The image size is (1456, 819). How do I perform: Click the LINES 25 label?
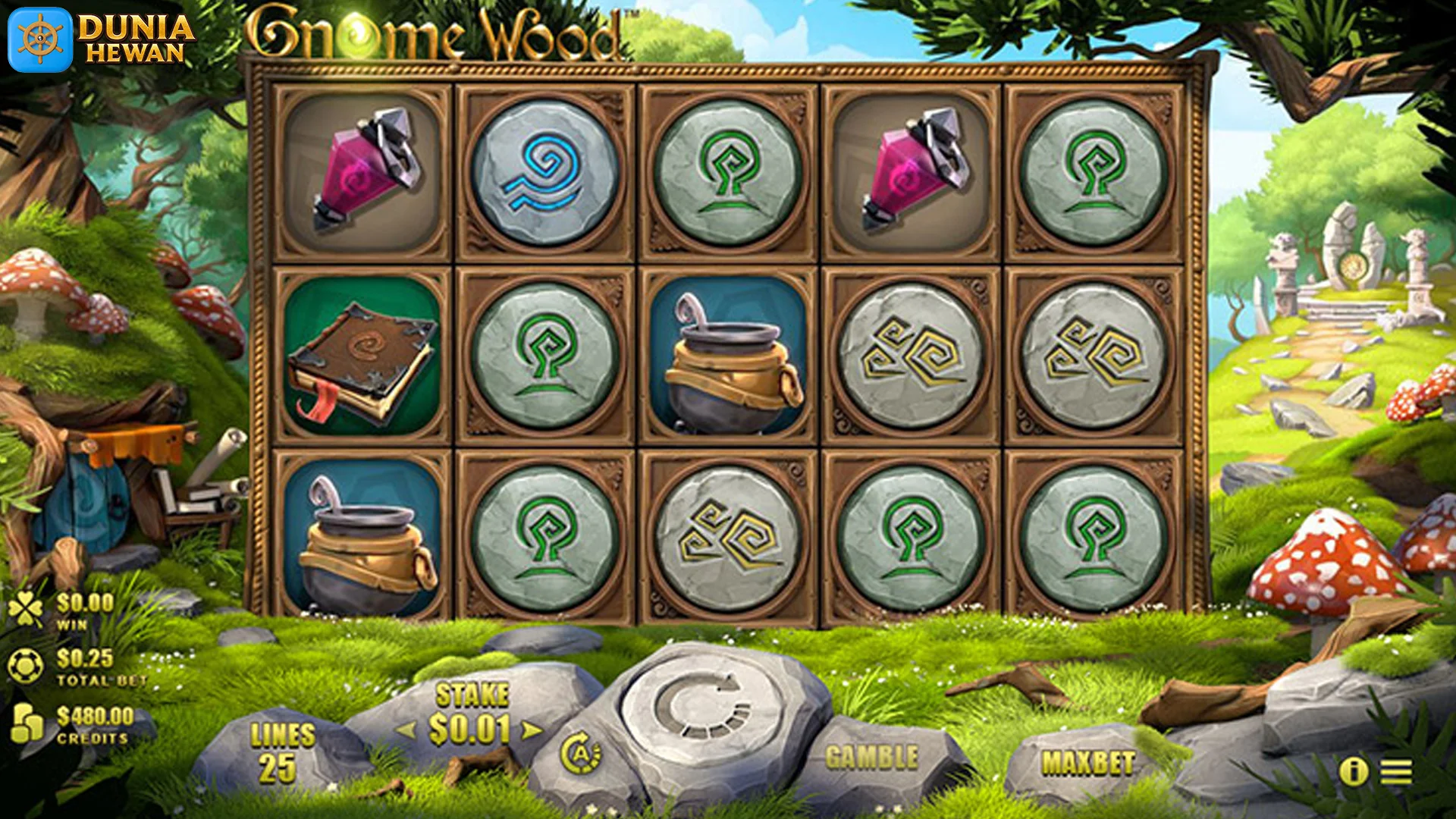pos(281,747)
